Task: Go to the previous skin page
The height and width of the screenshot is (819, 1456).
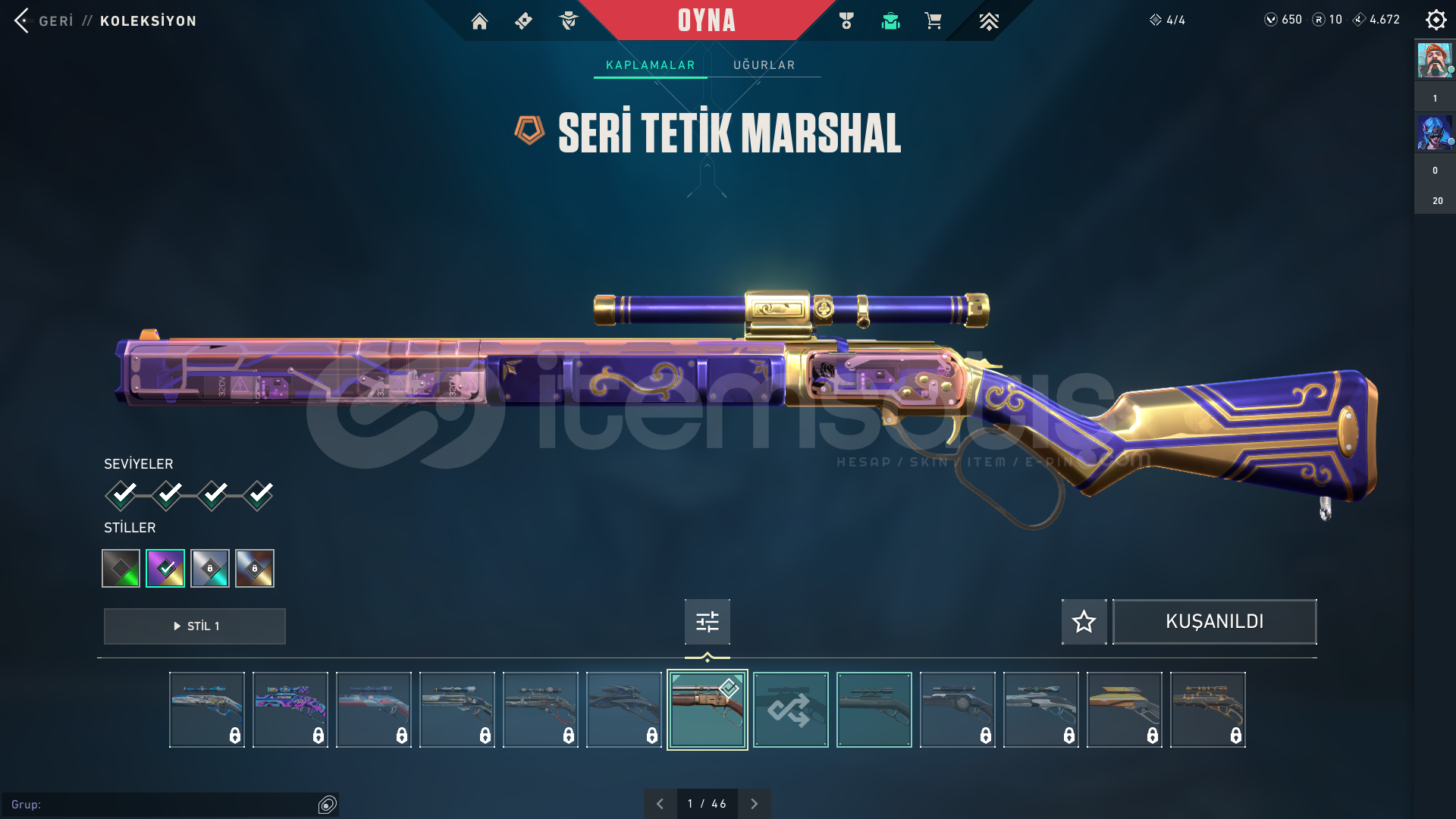Action: [660, 804]
